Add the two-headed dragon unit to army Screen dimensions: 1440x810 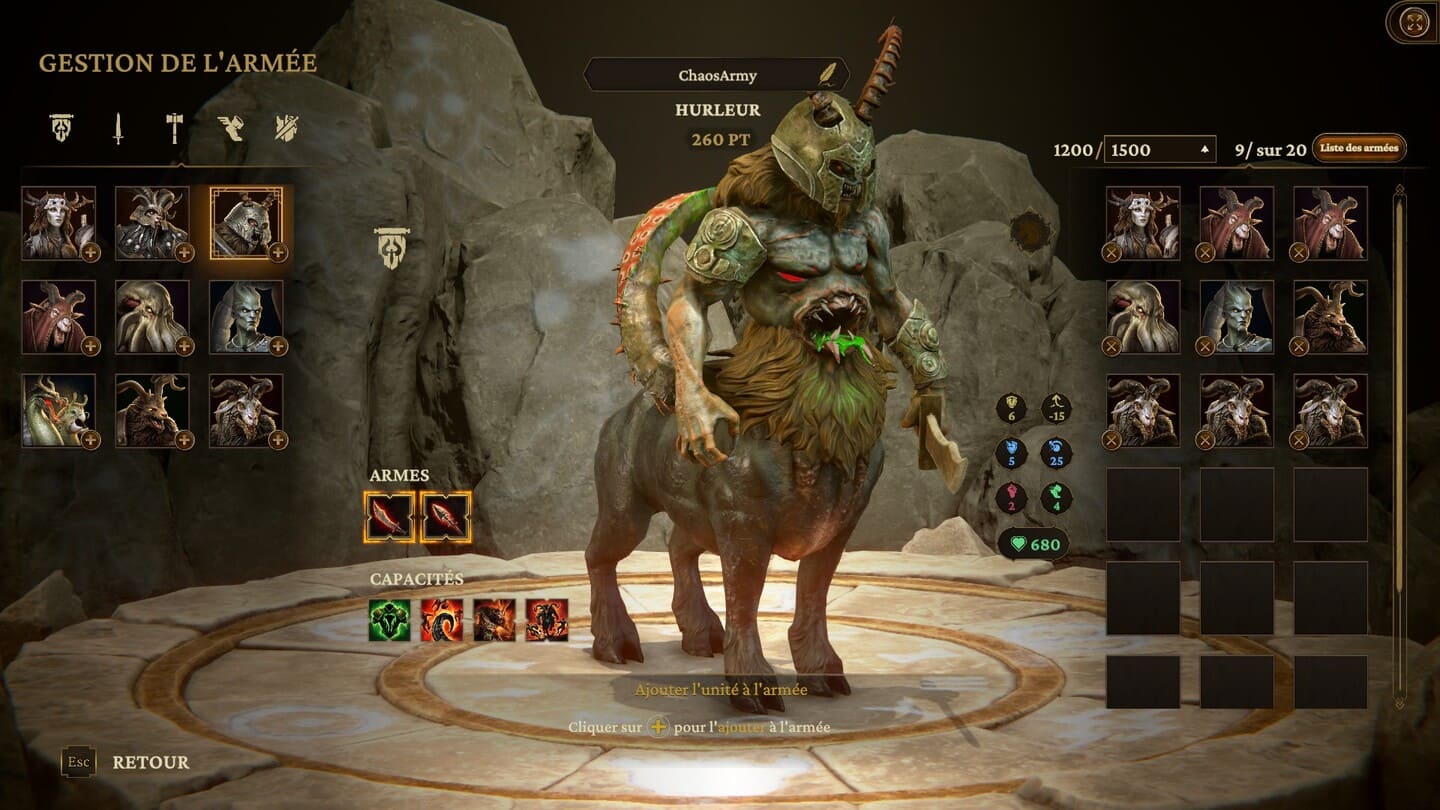[x=91, y=440]
